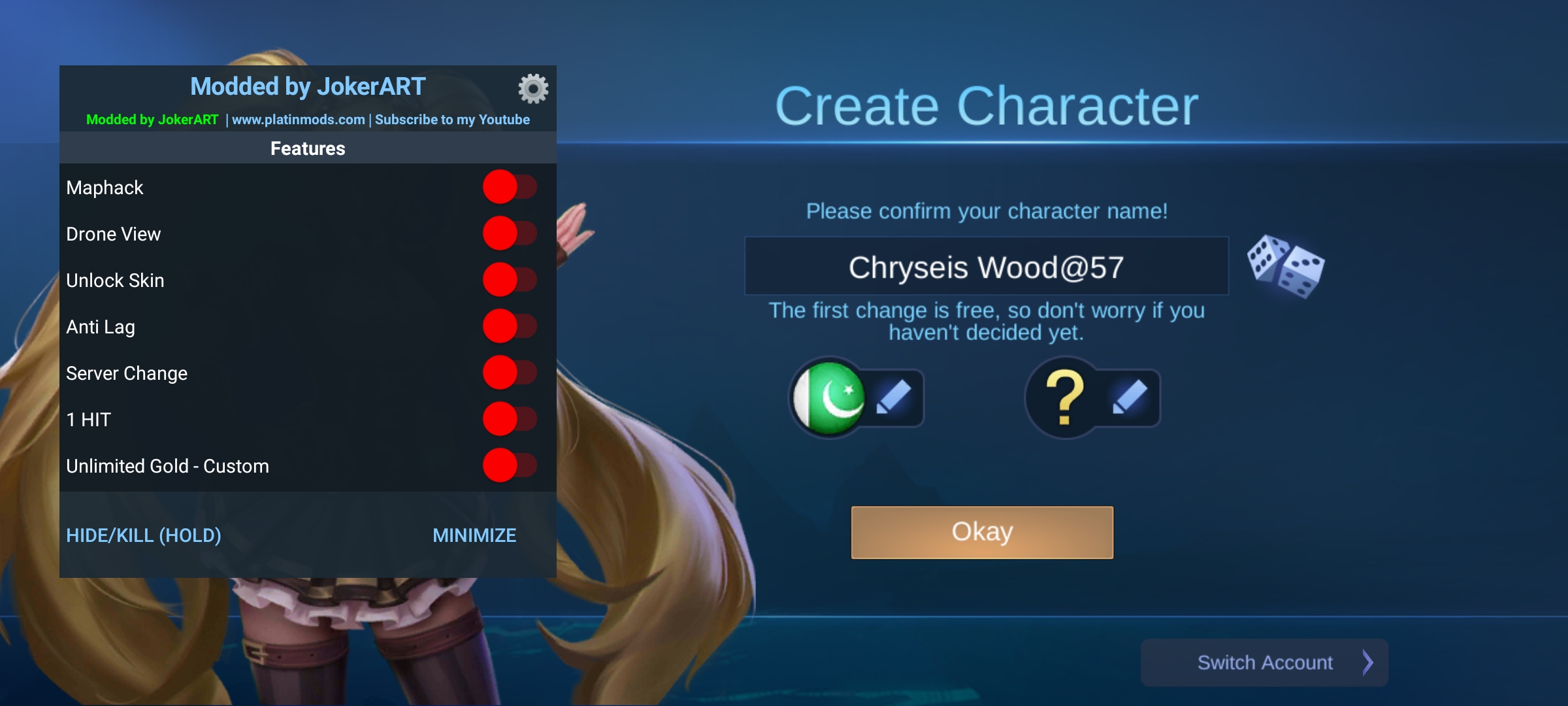1568x706 pixels.
Task: Confirm the name with the Okay button
Action: tap(981, 532)
